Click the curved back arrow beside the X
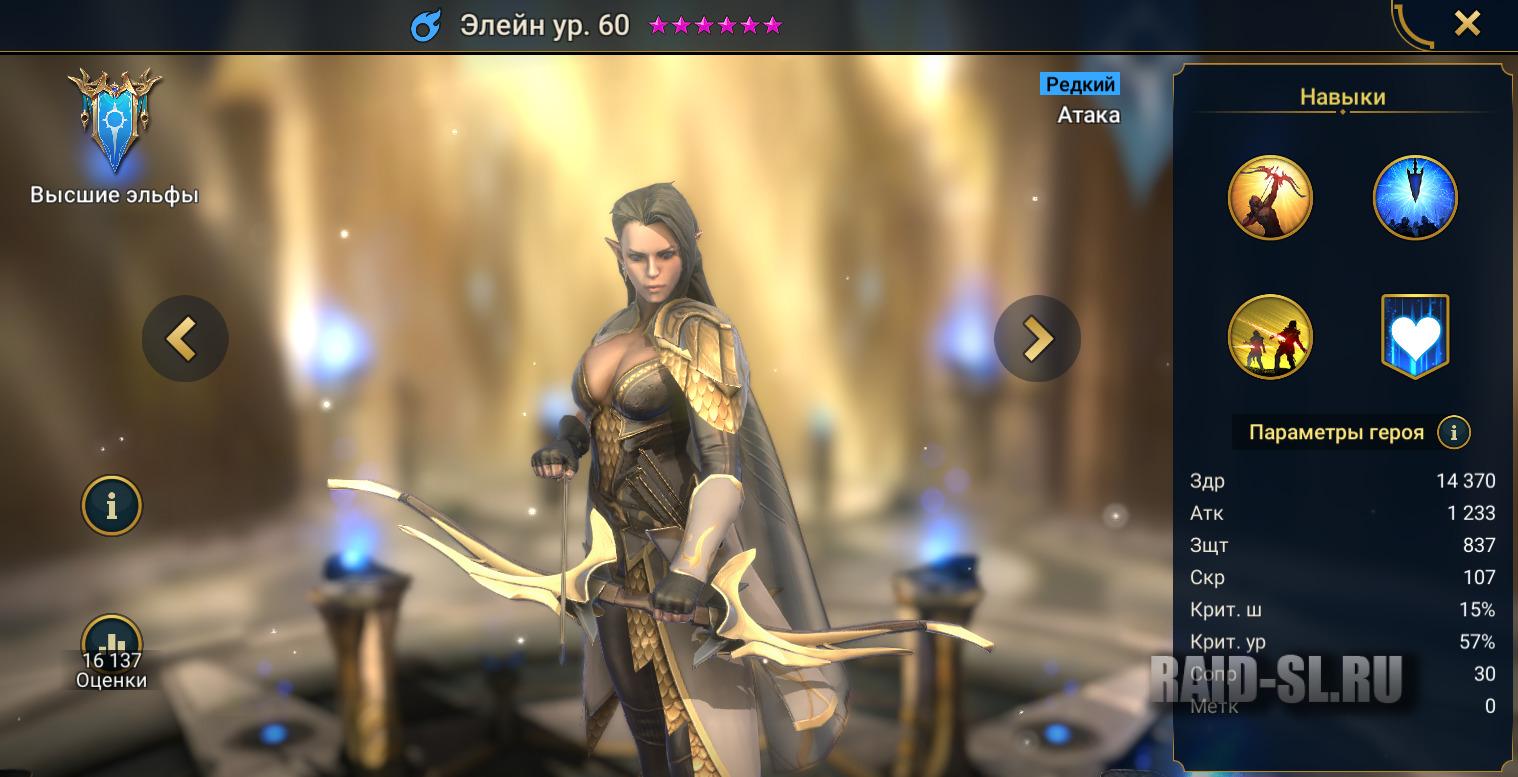 pyautogui.click(x=1413, y=24)
